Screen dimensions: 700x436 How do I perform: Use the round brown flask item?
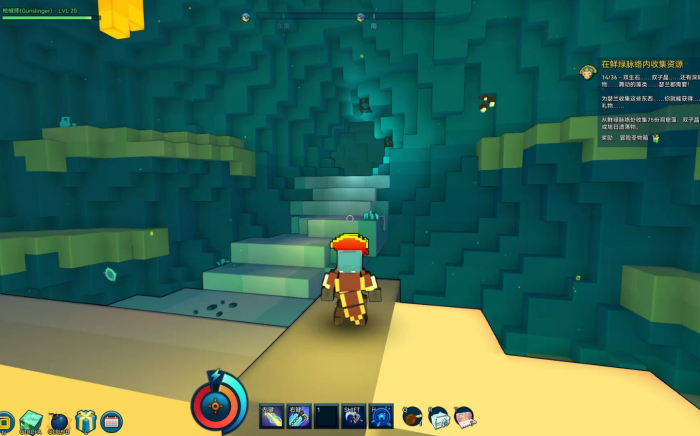pyautogui.click(x=412, y=417)
